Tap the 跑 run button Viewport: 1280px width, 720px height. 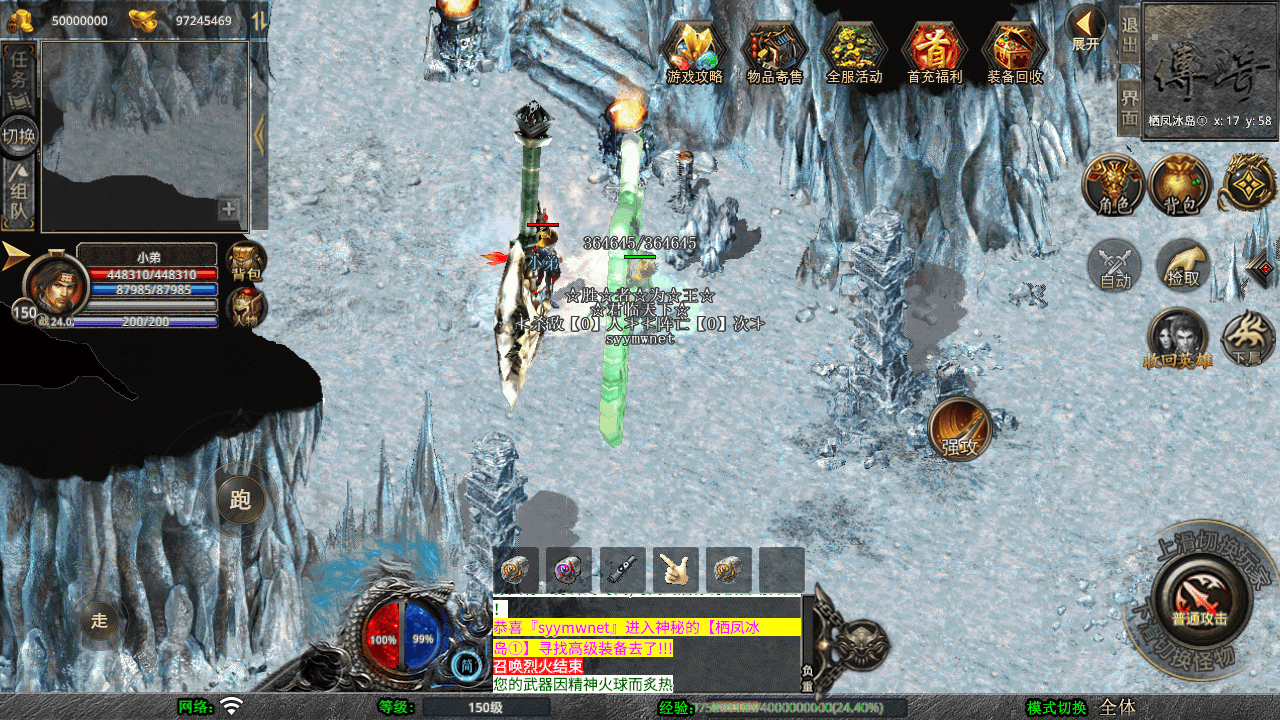(x=240, y=499)
